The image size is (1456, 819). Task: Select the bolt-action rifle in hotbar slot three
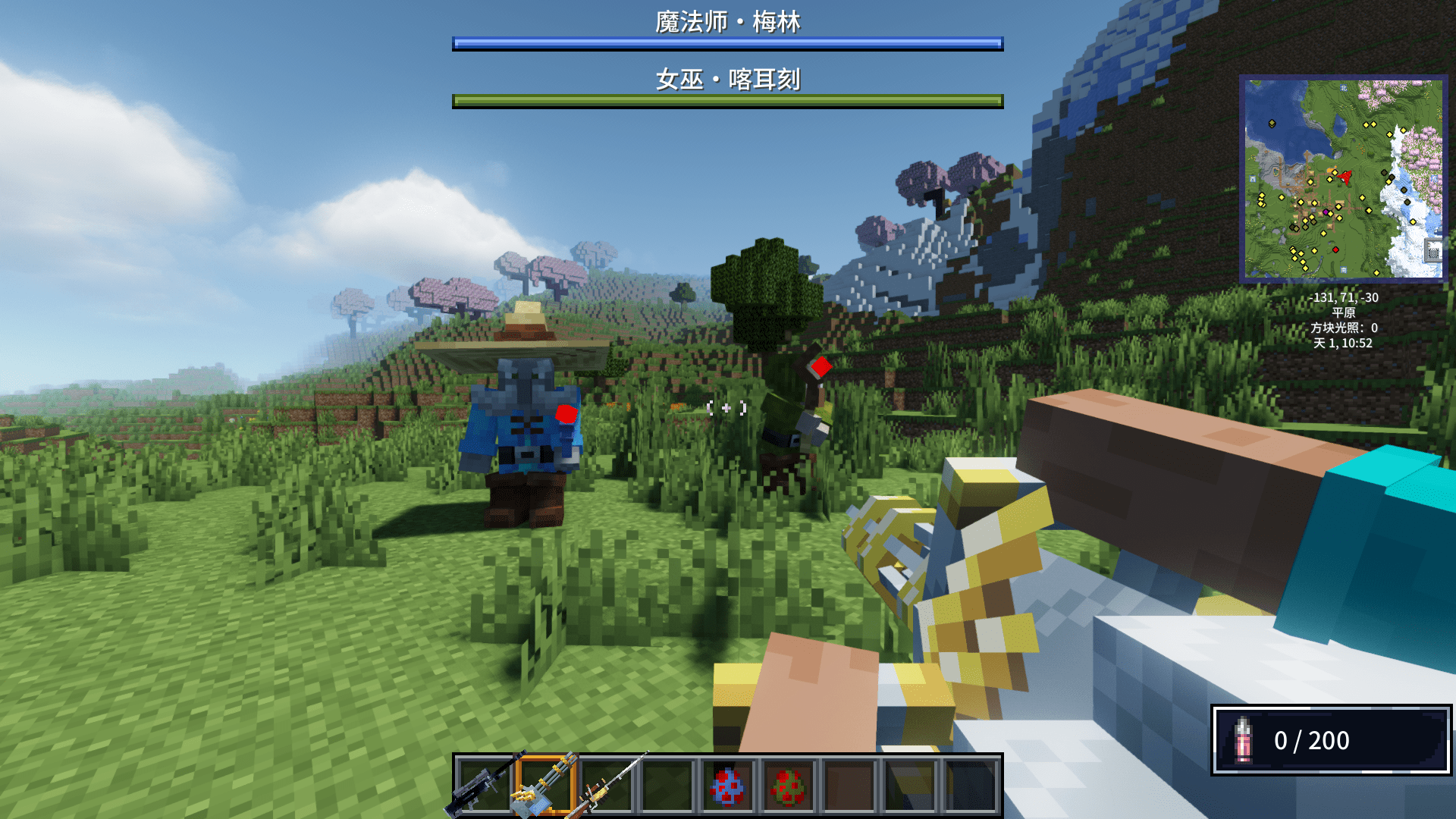(x=605, y=787)
